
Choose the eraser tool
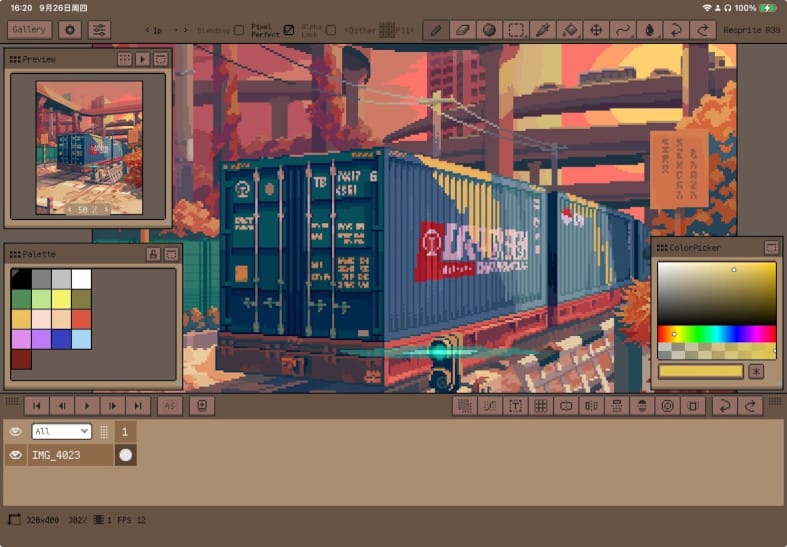click(461, 30)
